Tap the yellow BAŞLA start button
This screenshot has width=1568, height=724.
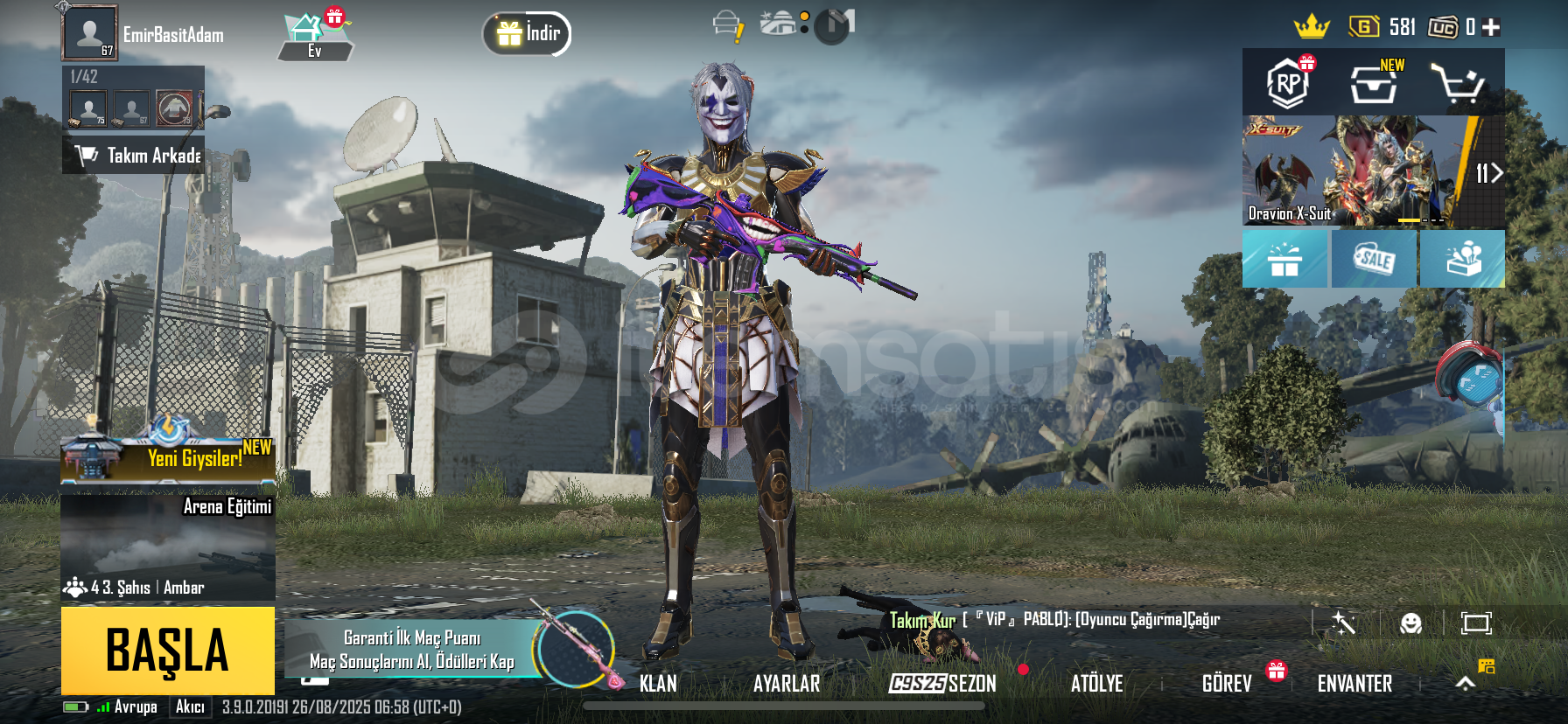tap(167, 650)
